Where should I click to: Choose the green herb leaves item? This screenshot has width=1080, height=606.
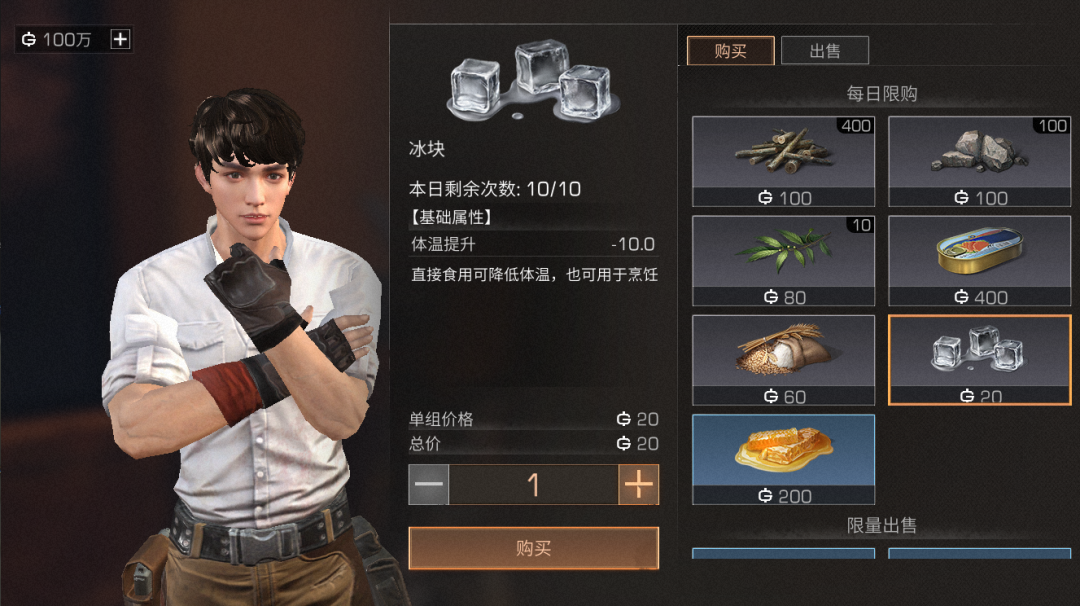[783, 260]
